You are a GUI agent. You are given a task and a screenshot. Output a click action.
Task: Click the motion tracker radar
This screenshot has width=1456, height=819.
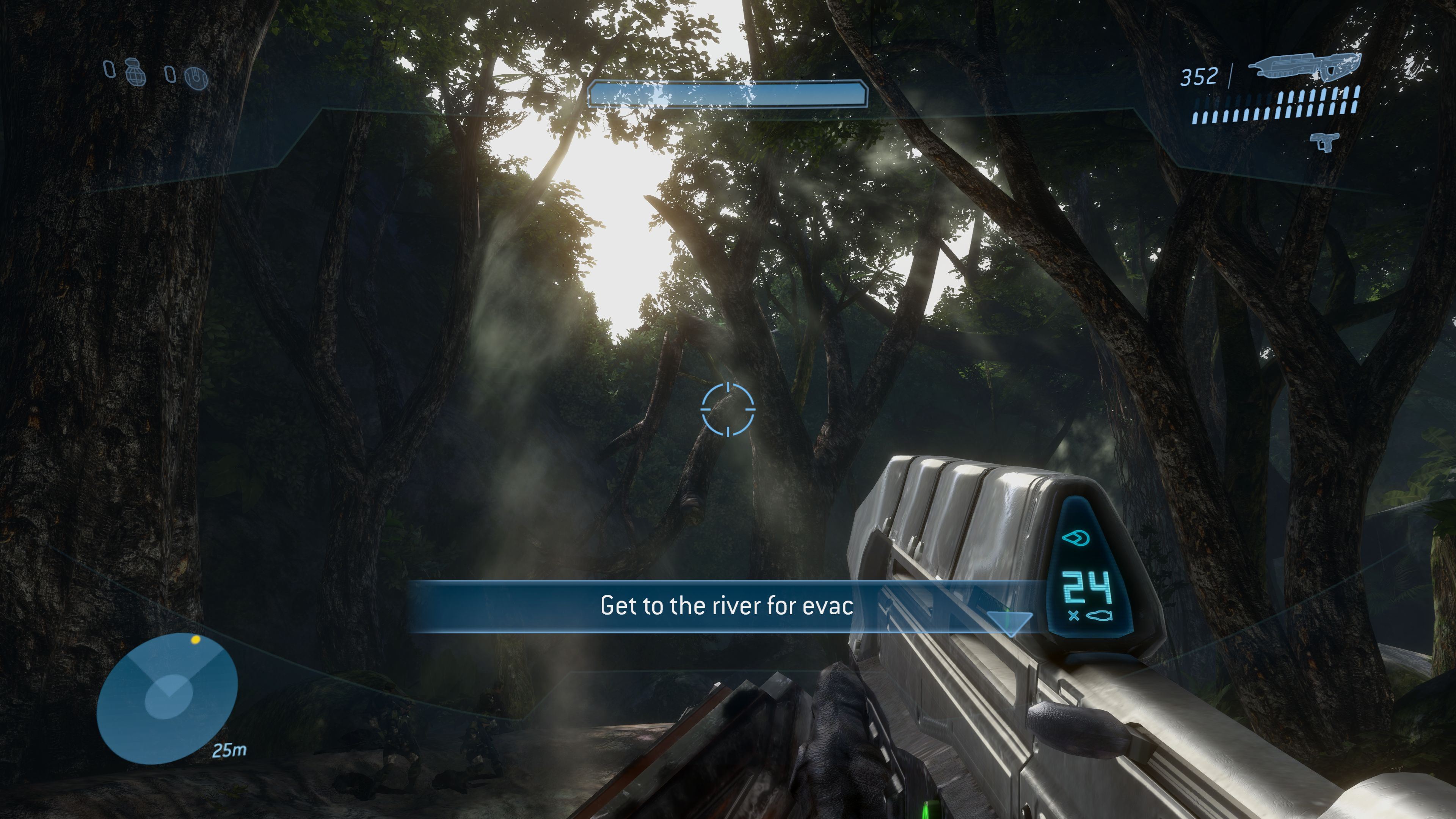tap(167, 698)
